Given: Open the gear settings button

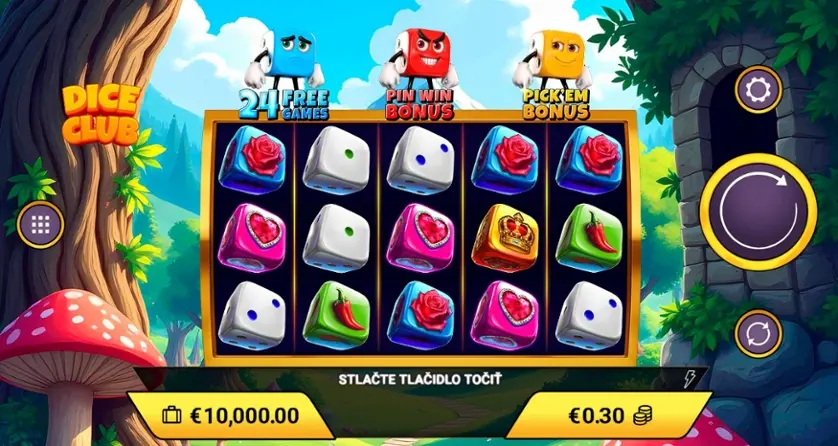Looking at the screenshot, I should (x=758, y=91).
